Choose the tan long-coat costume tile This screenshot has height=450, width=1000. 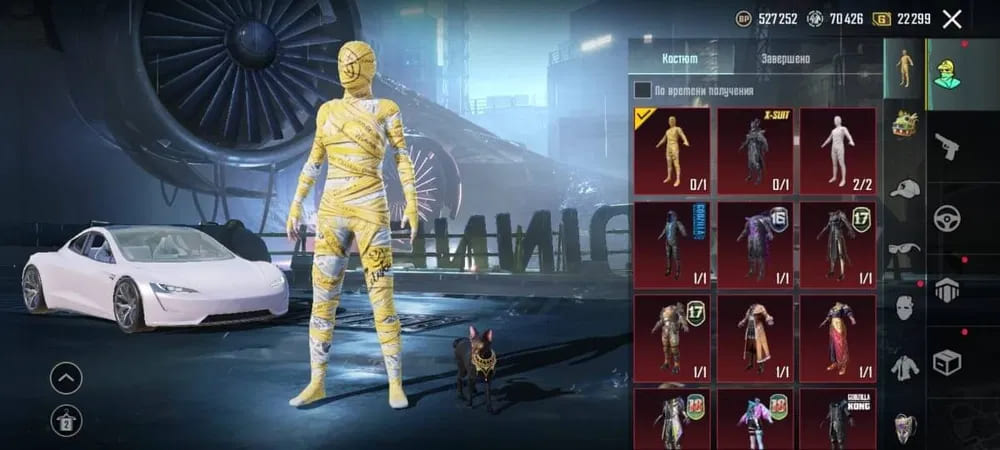(754, 338)
